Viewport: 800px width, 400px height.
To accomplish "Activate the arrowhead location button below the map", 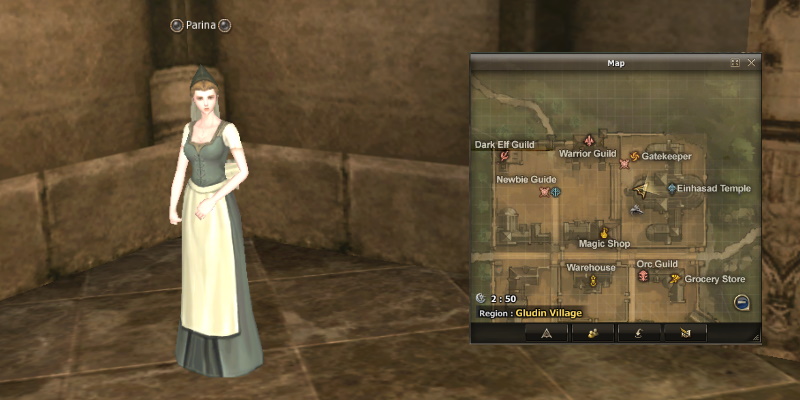I will point(546,333).
